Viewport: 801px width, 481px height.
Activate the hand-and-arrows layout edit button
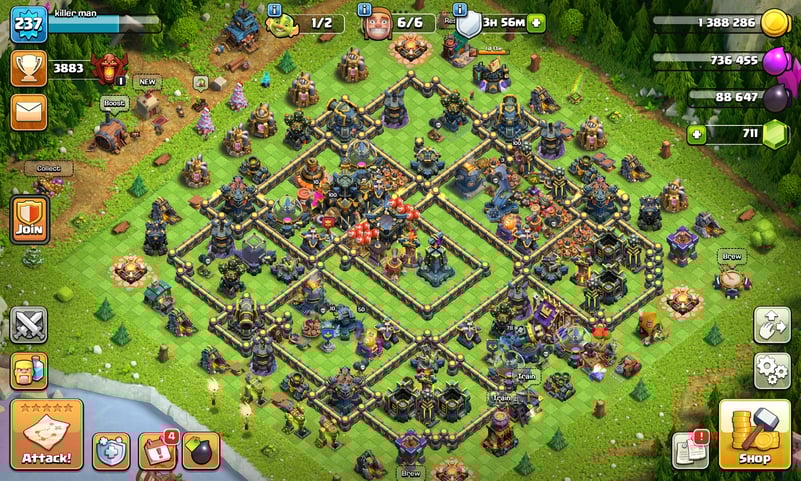point(771,325)
